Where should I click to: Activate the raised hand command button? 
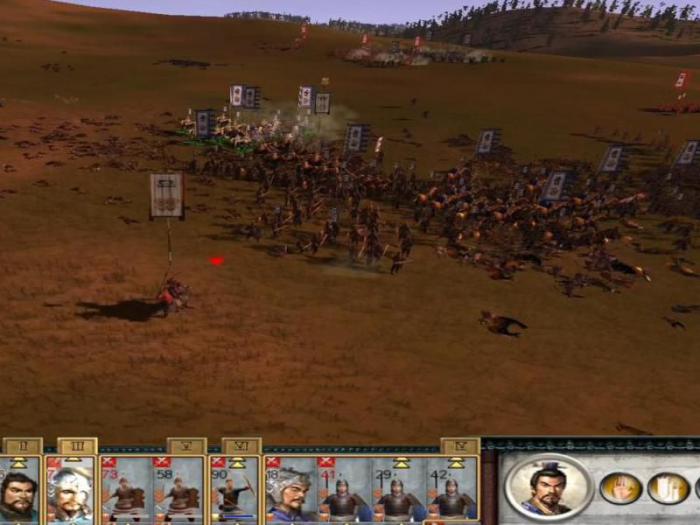tap(620, 488)
